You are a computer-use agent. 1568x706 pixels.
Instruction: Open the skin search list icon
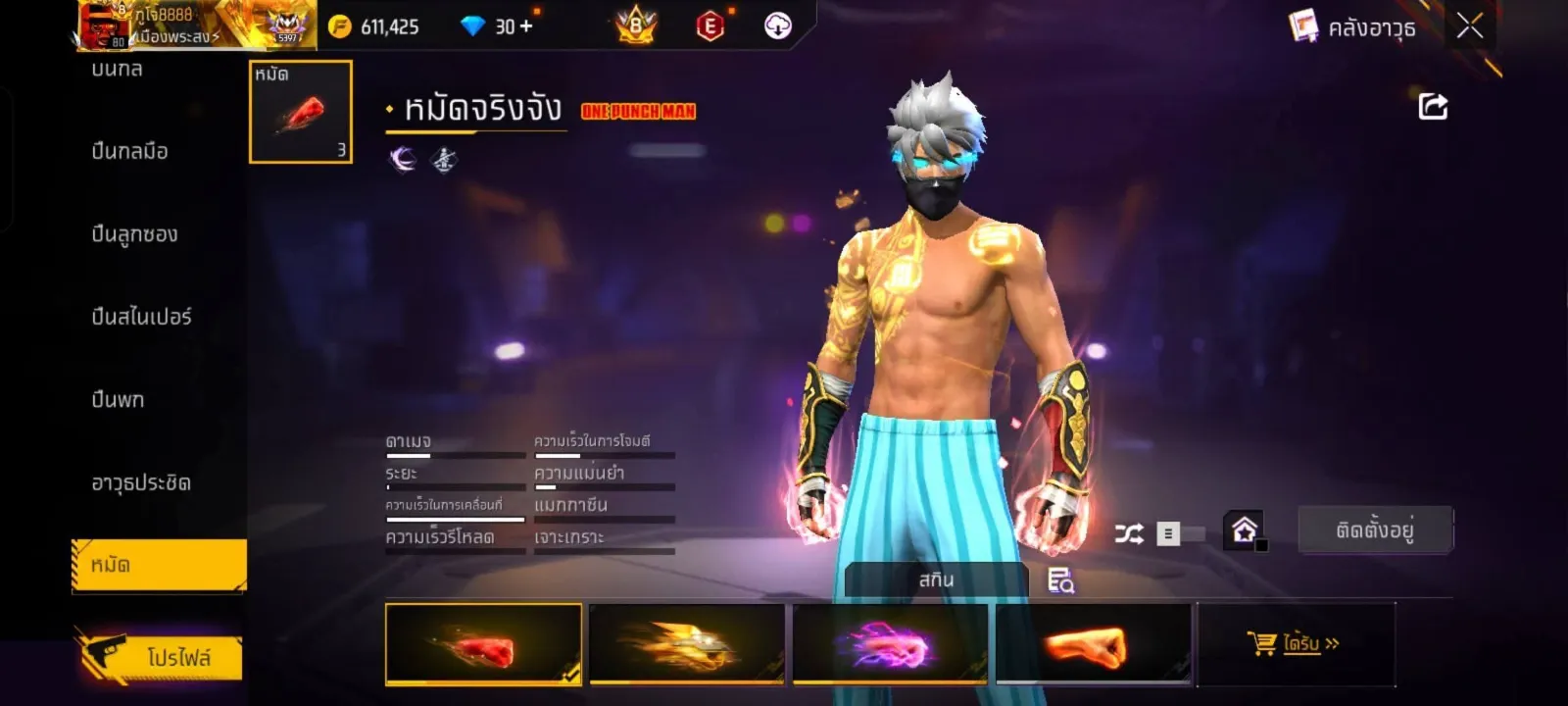pos(1060,580)
